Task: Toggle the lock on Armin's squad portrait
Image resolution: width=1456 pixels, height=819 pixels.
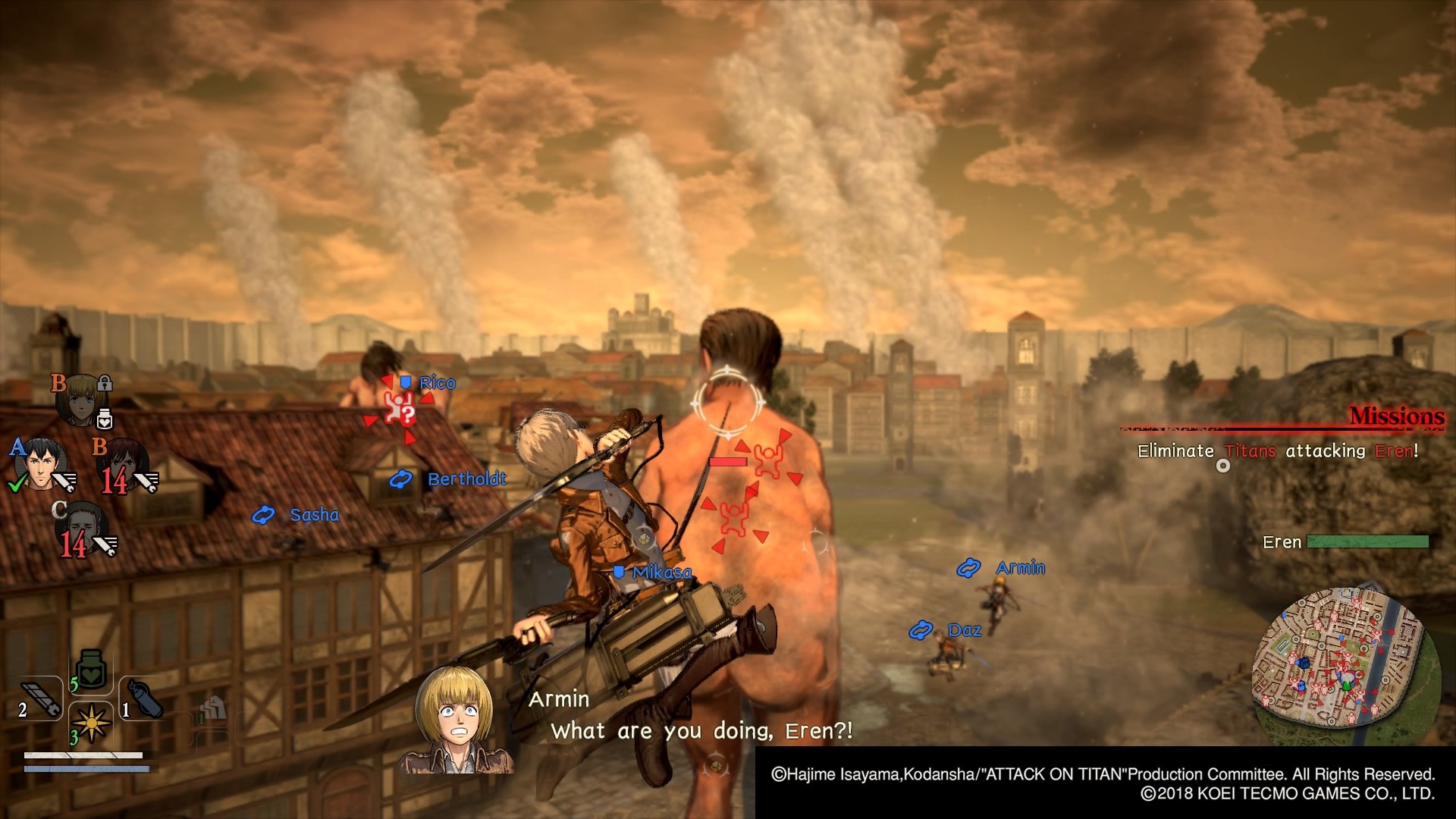Action: coord(104,383)
